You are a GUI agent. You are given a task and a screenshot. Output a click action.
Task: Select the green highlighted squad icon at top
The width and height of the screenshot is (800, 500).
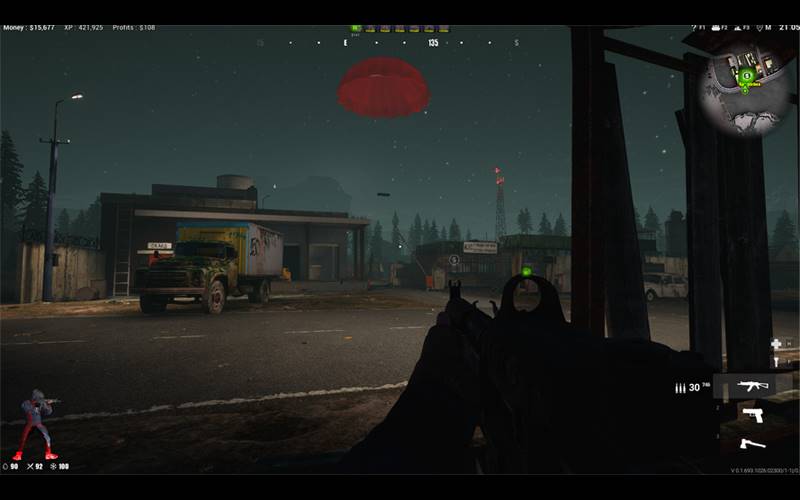(357, 29)
